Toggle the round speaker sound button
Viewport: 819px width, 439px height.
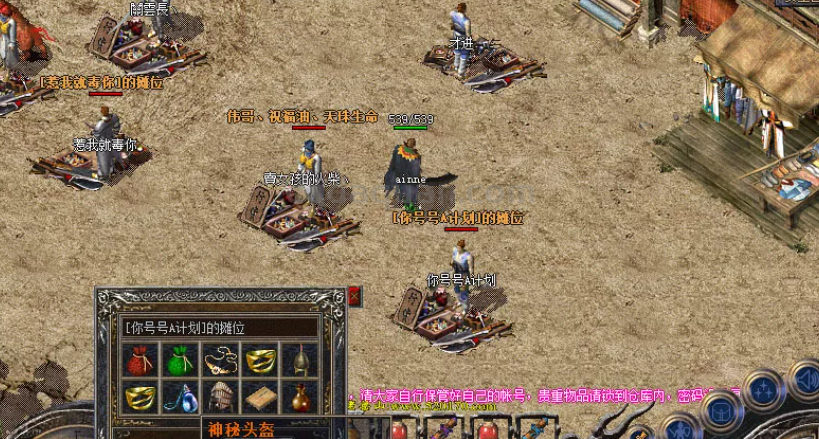pos(805,381)
